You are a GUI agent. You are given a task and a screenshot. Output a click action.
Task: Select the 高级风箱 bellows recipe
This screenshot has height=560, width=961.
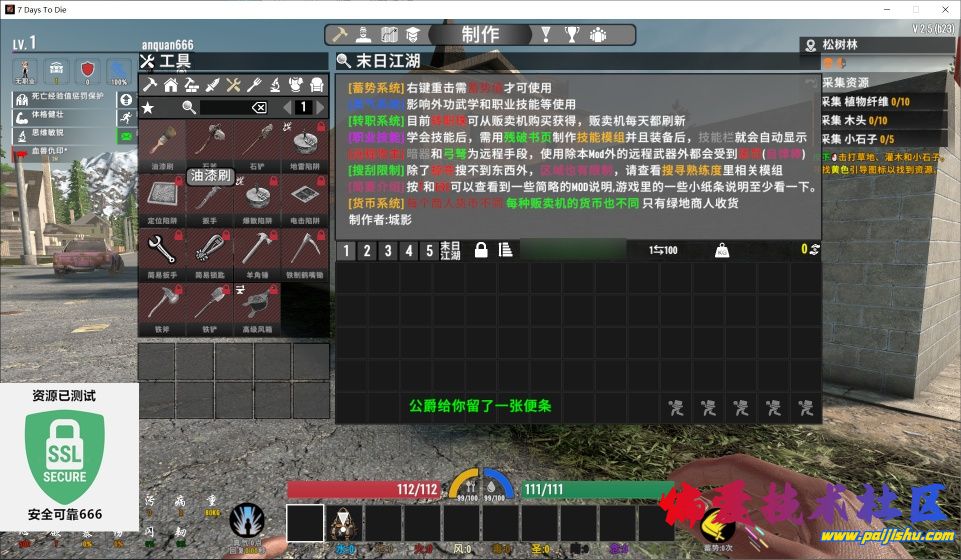[x=258, y=307]
